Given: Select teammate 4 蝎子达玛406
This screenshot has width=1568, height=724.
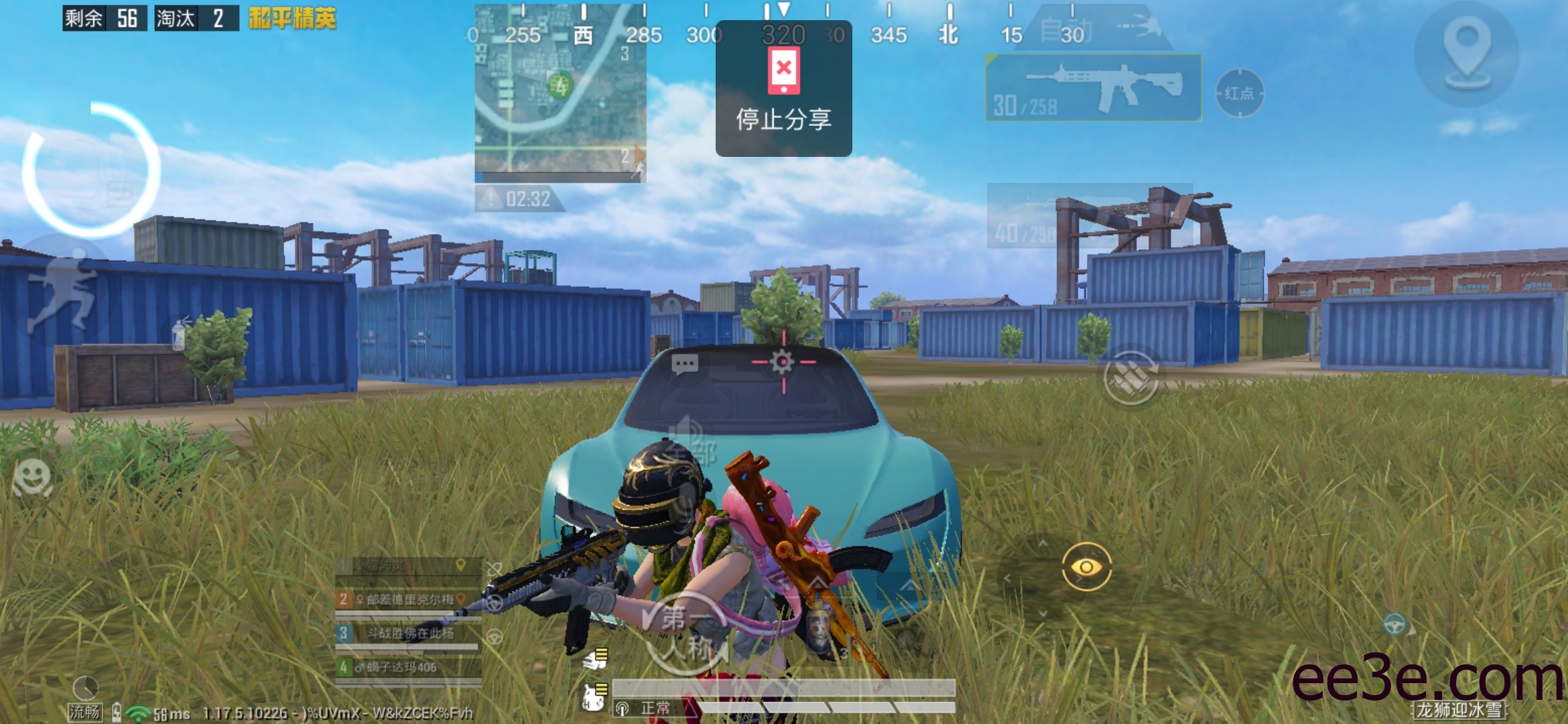Looking at the screenshot, I should (407, 667).
